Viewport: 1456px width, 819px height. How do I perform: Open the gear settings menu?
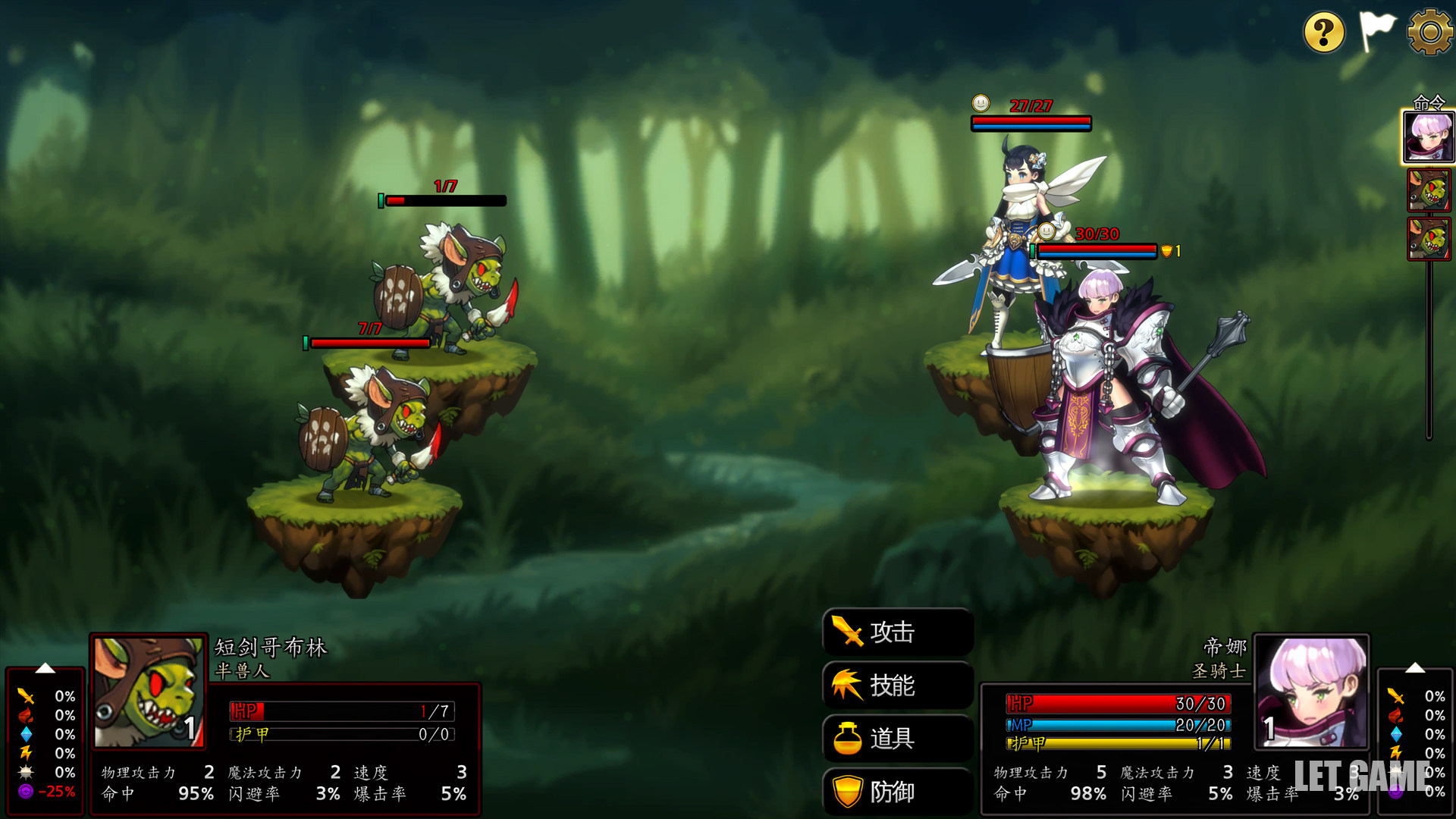coord(1429,32)
